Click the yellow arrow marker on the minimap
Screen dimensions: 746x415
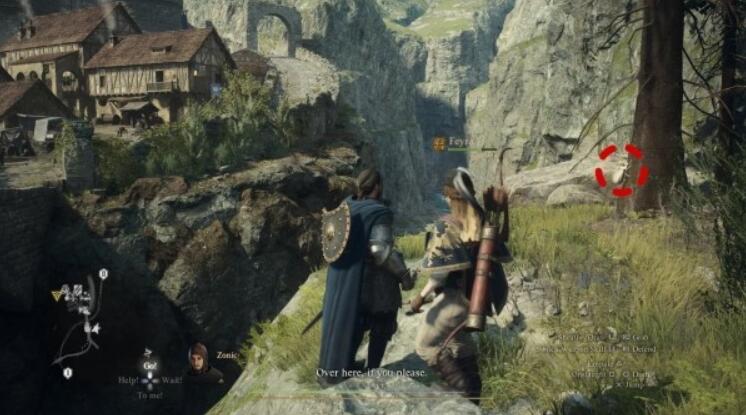click(57, 295)
